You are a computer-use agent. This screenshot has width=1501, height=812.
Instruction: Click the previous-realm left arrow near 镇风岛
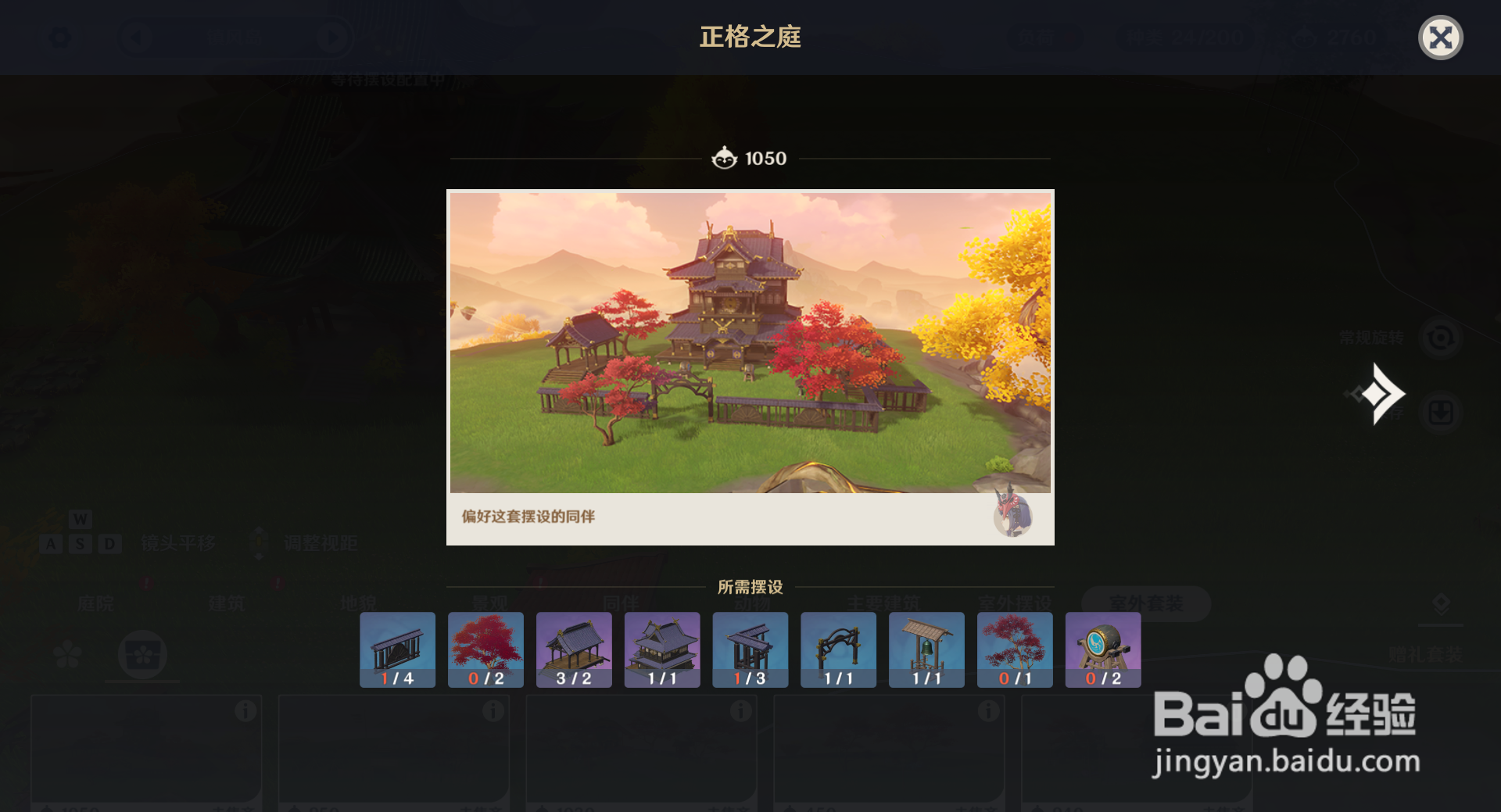tap(138, 37)
